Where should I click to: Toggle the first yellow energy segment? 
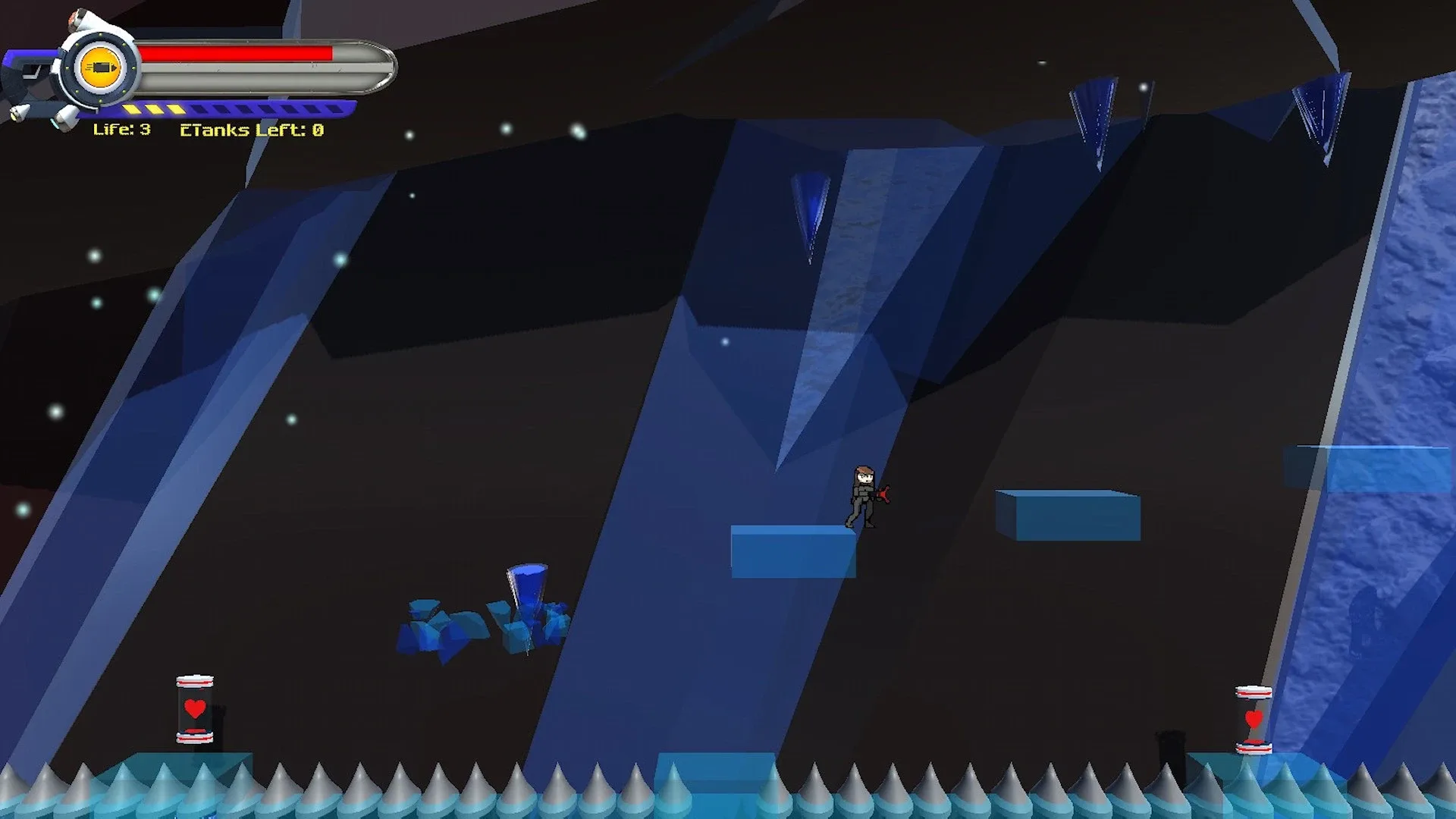[x=132, y=109]
